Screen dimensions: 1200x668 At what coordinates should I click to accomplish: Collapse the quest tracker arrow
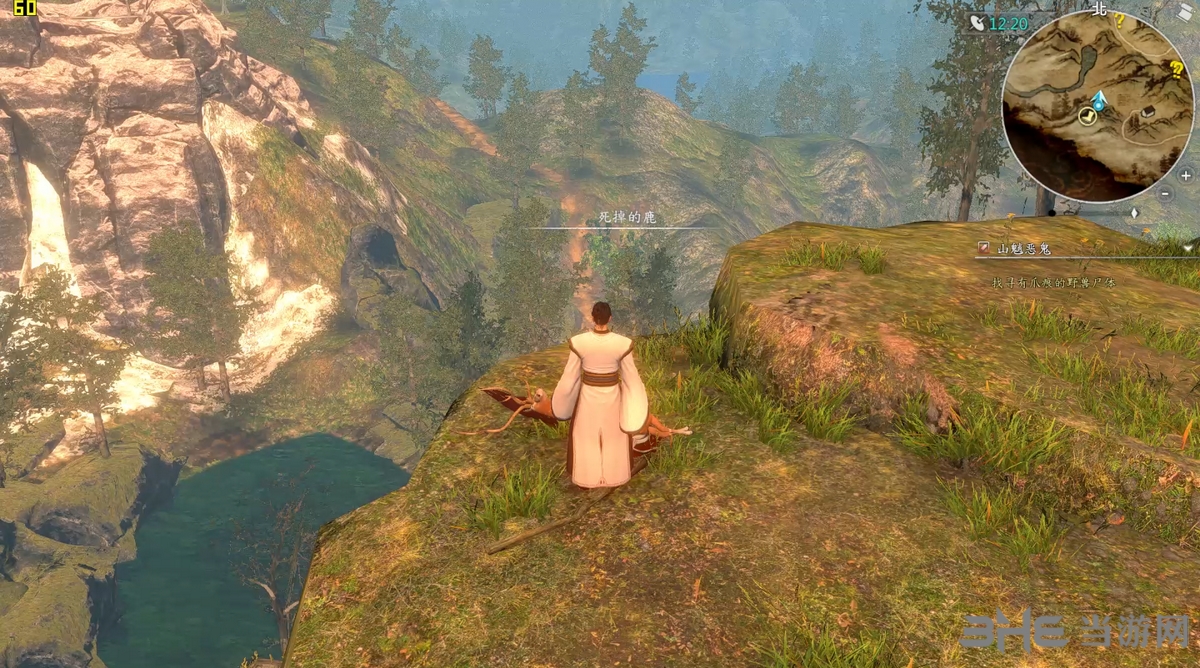click(x=1188, y=247)
